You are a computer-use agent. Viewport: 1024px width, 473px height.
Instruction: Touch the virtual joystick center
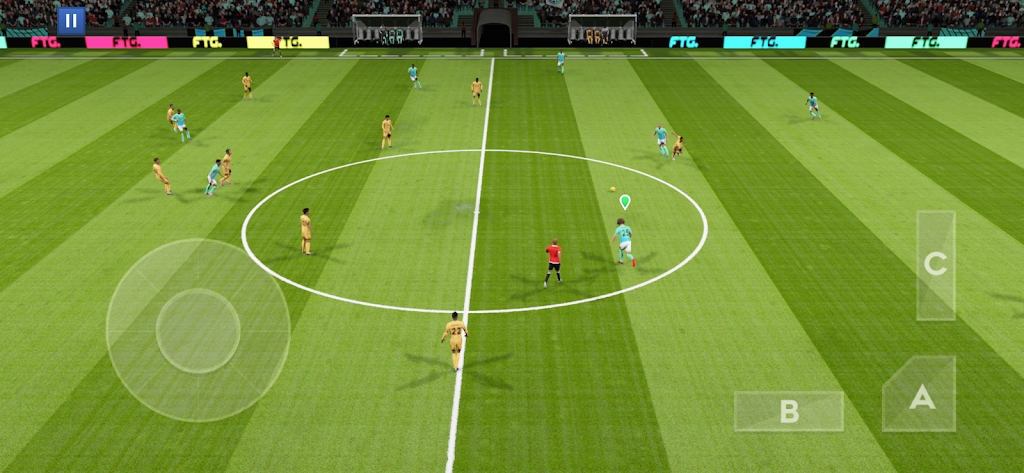(198, 330)
